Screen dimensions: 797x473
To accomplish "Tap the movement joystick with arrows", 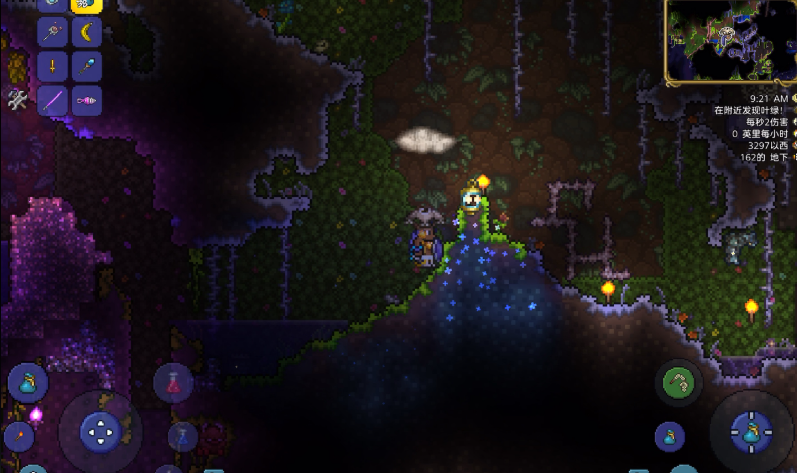I will 99,432.
